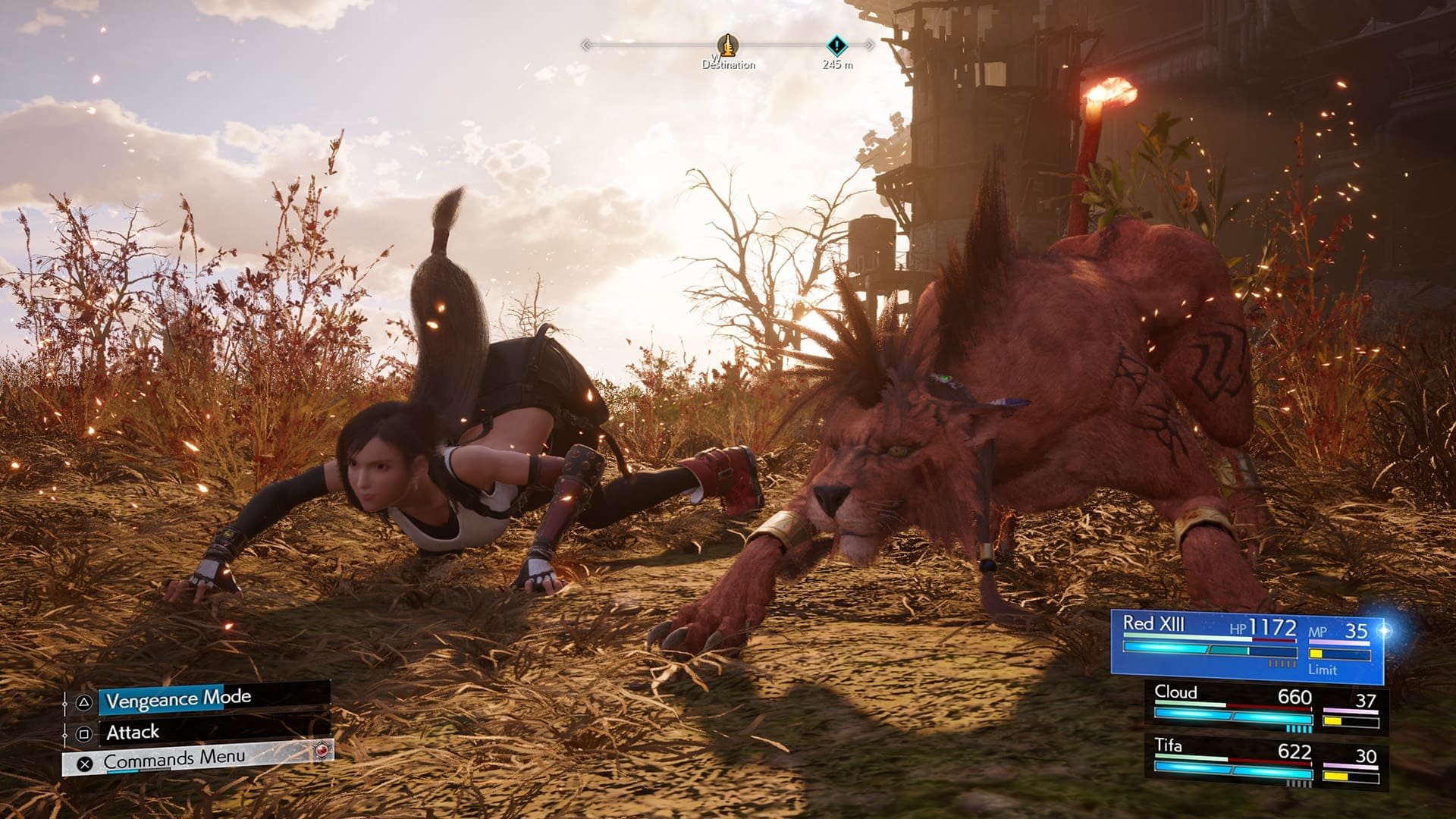The image size is (1456, 819).
Task: Activate Vengeance Mode command
Action: point(178,699)
